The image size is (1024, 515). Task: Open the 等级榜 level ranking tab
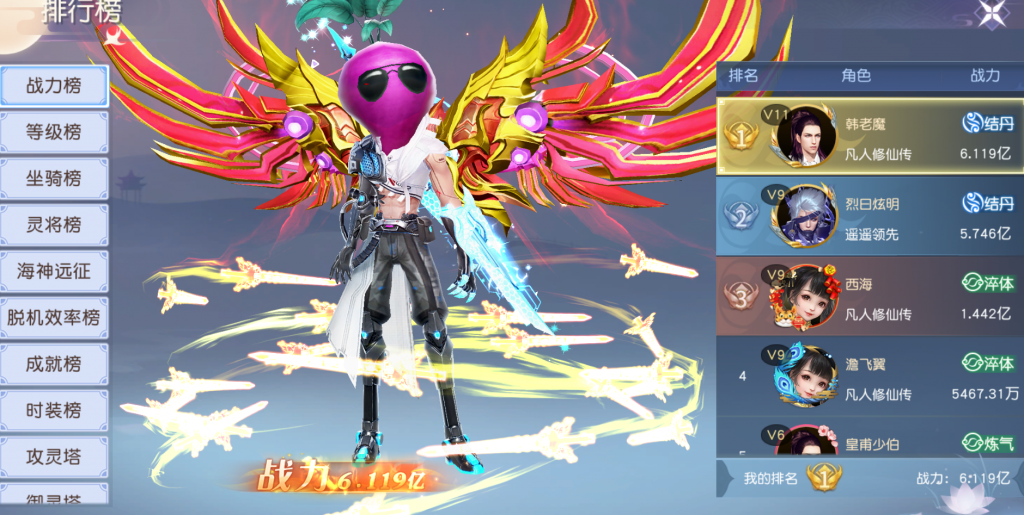coord(54,132)
